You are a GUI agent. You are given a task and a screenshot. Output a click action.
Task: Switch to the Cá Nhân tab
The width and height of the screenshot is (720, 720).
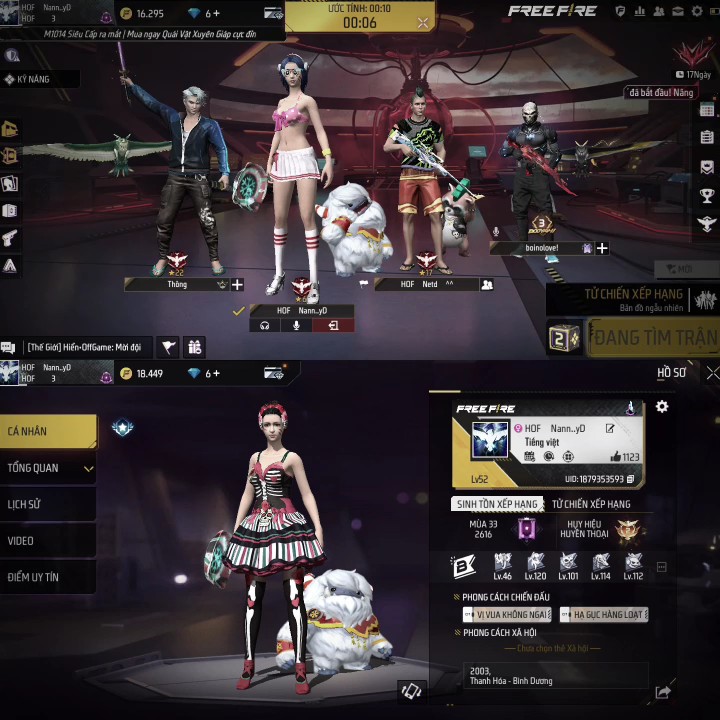coord(48,431)
